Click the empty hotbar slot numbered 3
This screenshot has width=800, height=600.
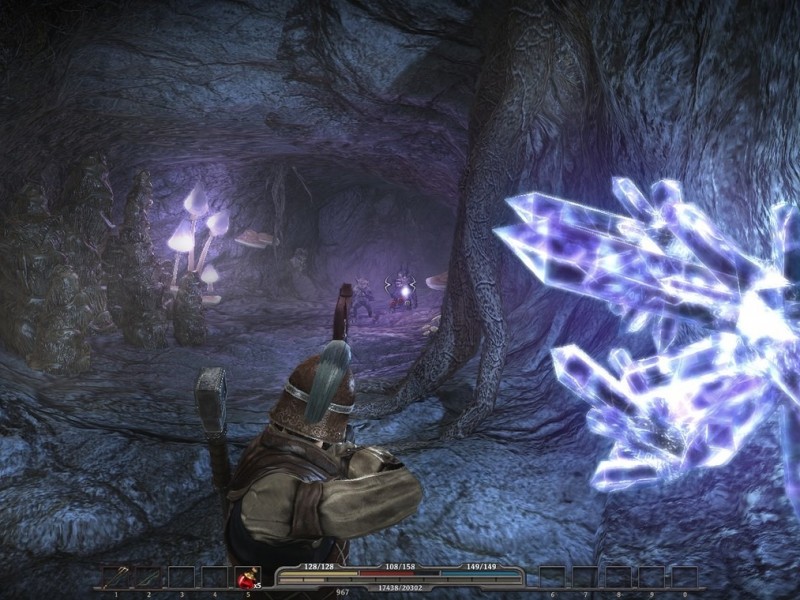(x=181, y=577)
